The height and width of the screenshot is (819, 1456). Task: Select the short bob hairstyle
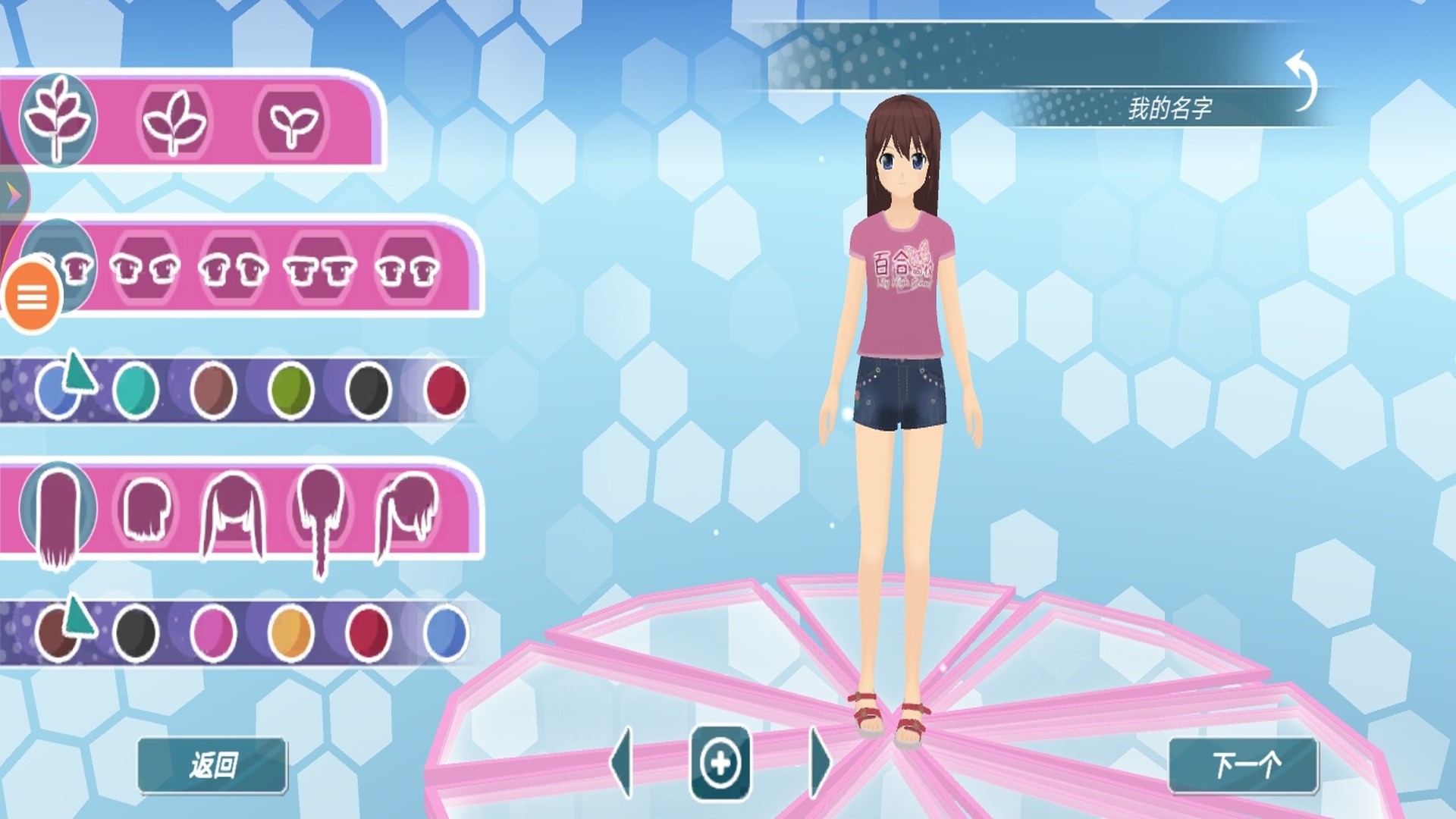[x=146, y=510]
